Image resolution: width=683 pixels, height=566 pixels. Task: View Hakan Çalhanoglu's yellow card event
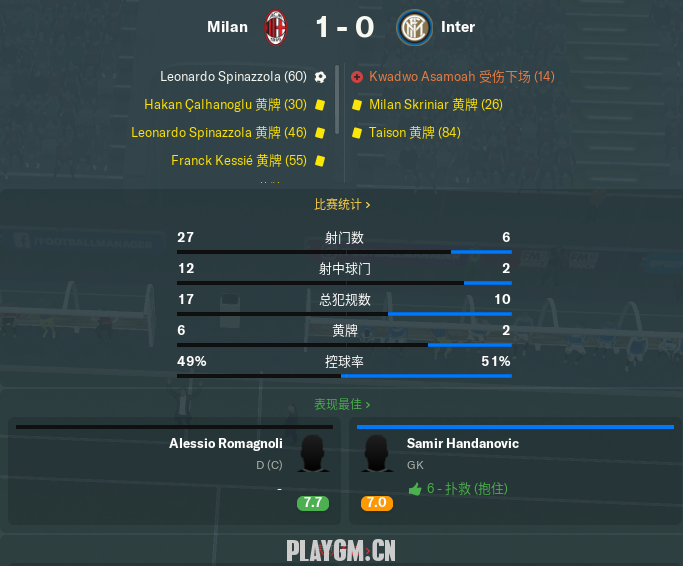(x=225, y=104)
